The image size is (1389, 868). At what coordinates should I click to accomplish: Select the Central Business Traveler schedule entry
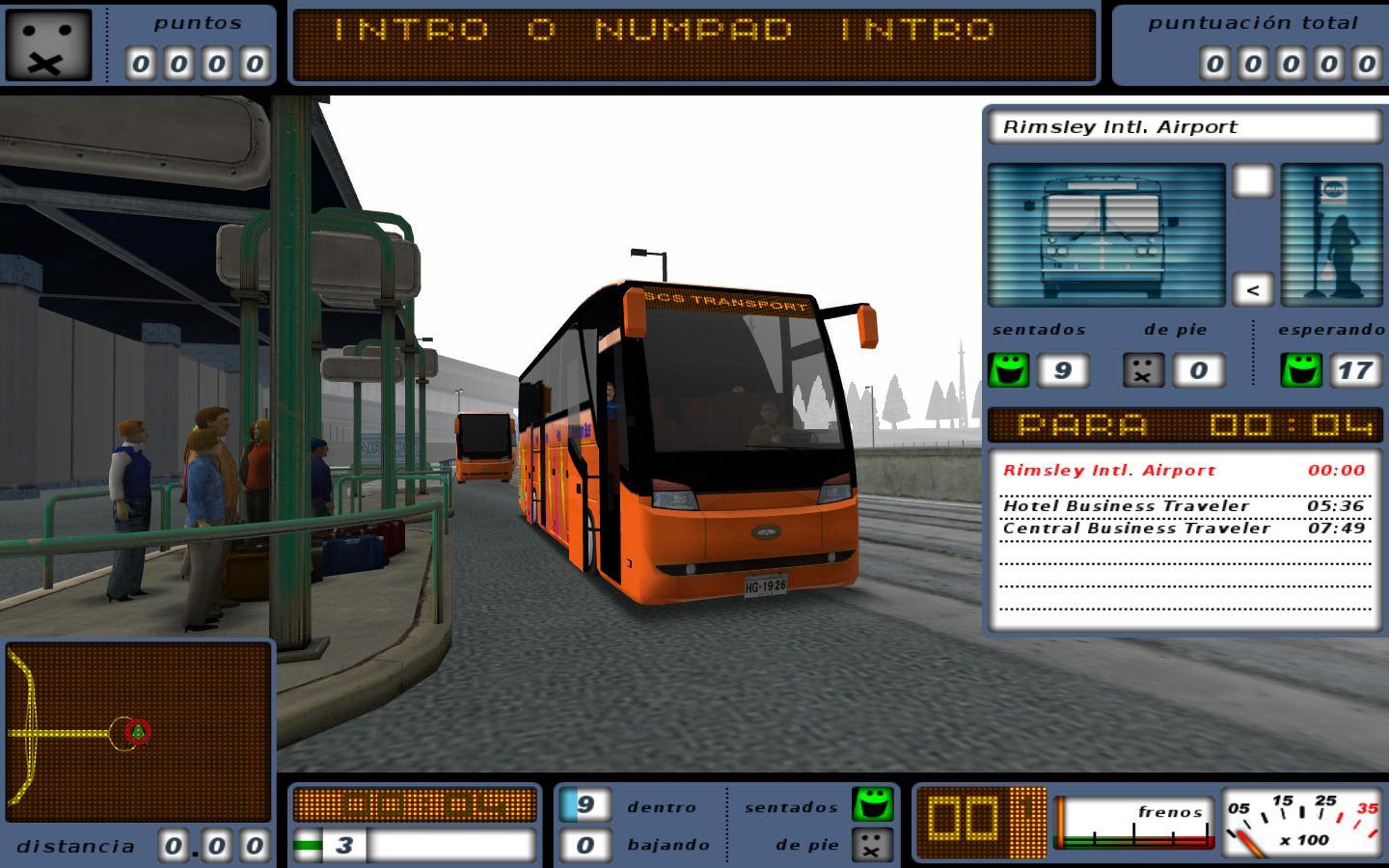pos(1183,529)
